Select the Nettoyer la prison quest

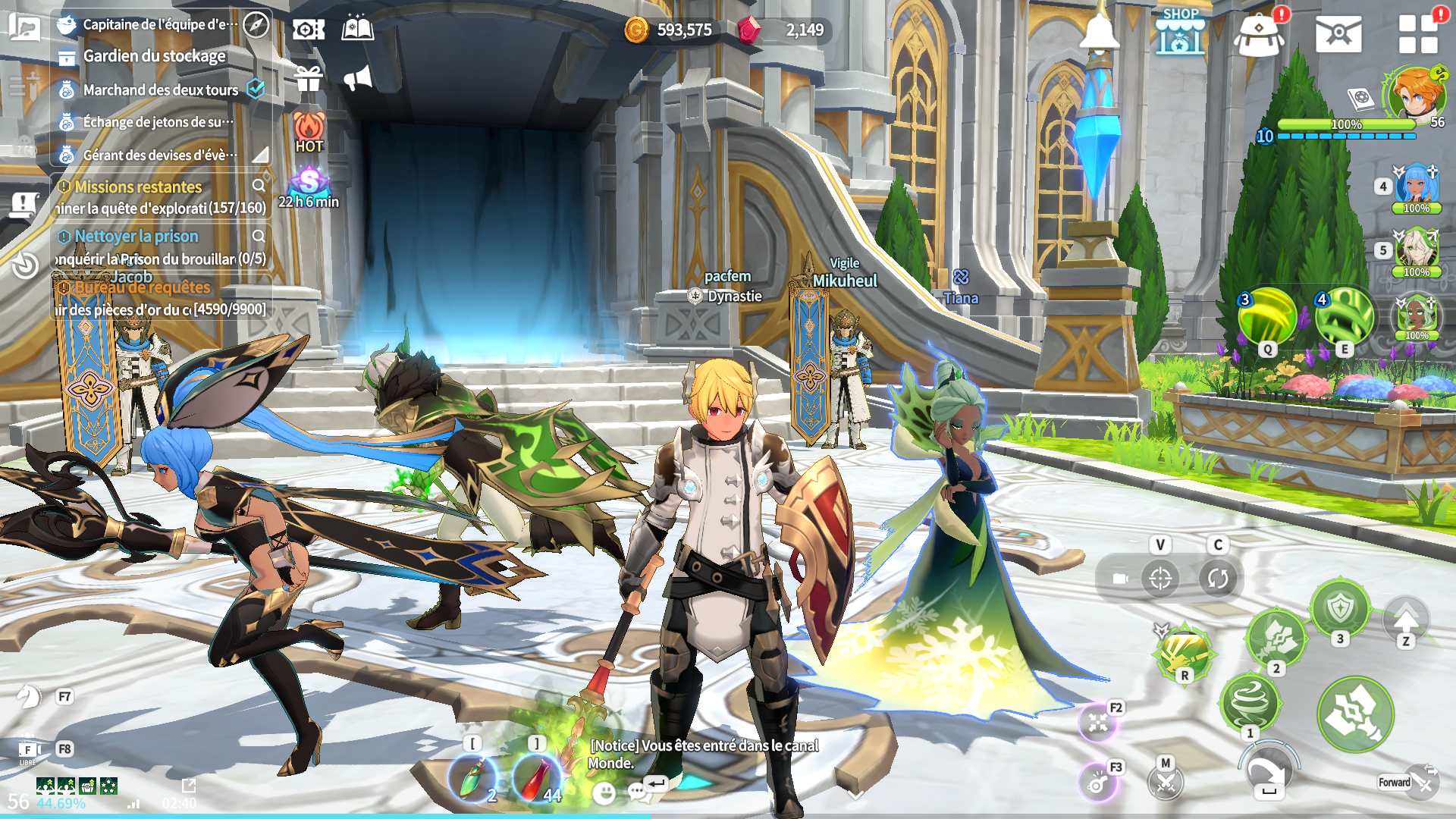click(x=136, y=237)
